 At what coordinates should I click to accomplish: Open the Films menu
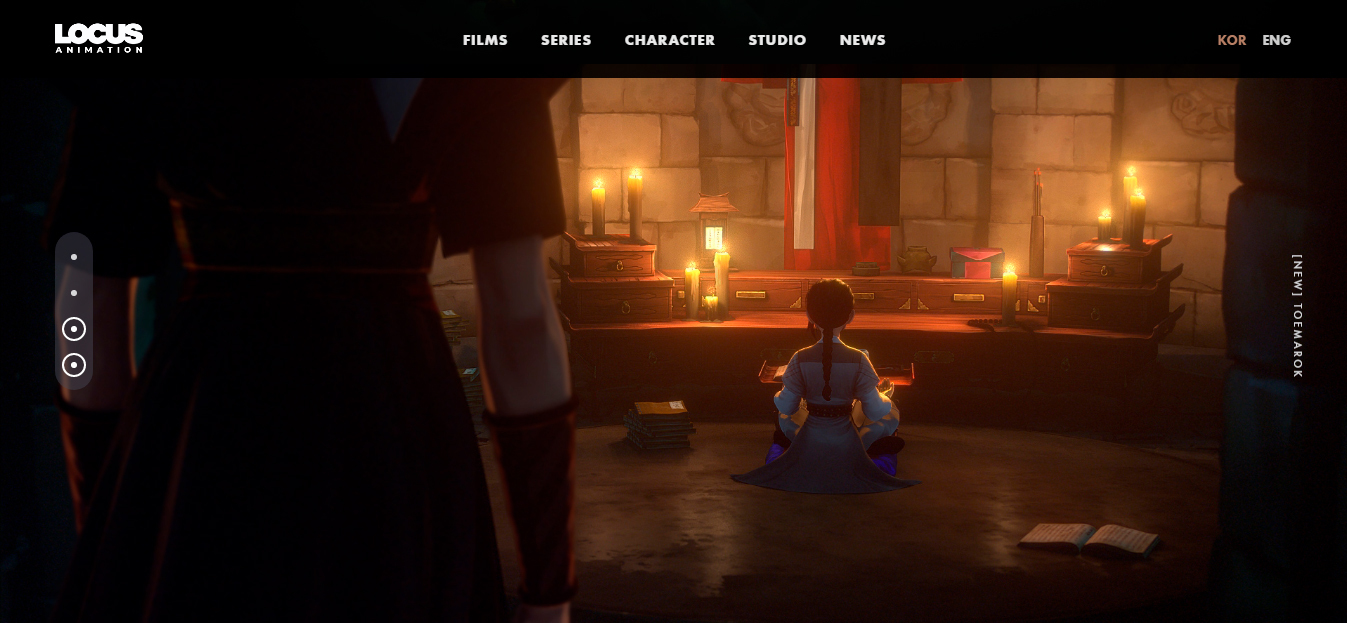pos(485,40)
